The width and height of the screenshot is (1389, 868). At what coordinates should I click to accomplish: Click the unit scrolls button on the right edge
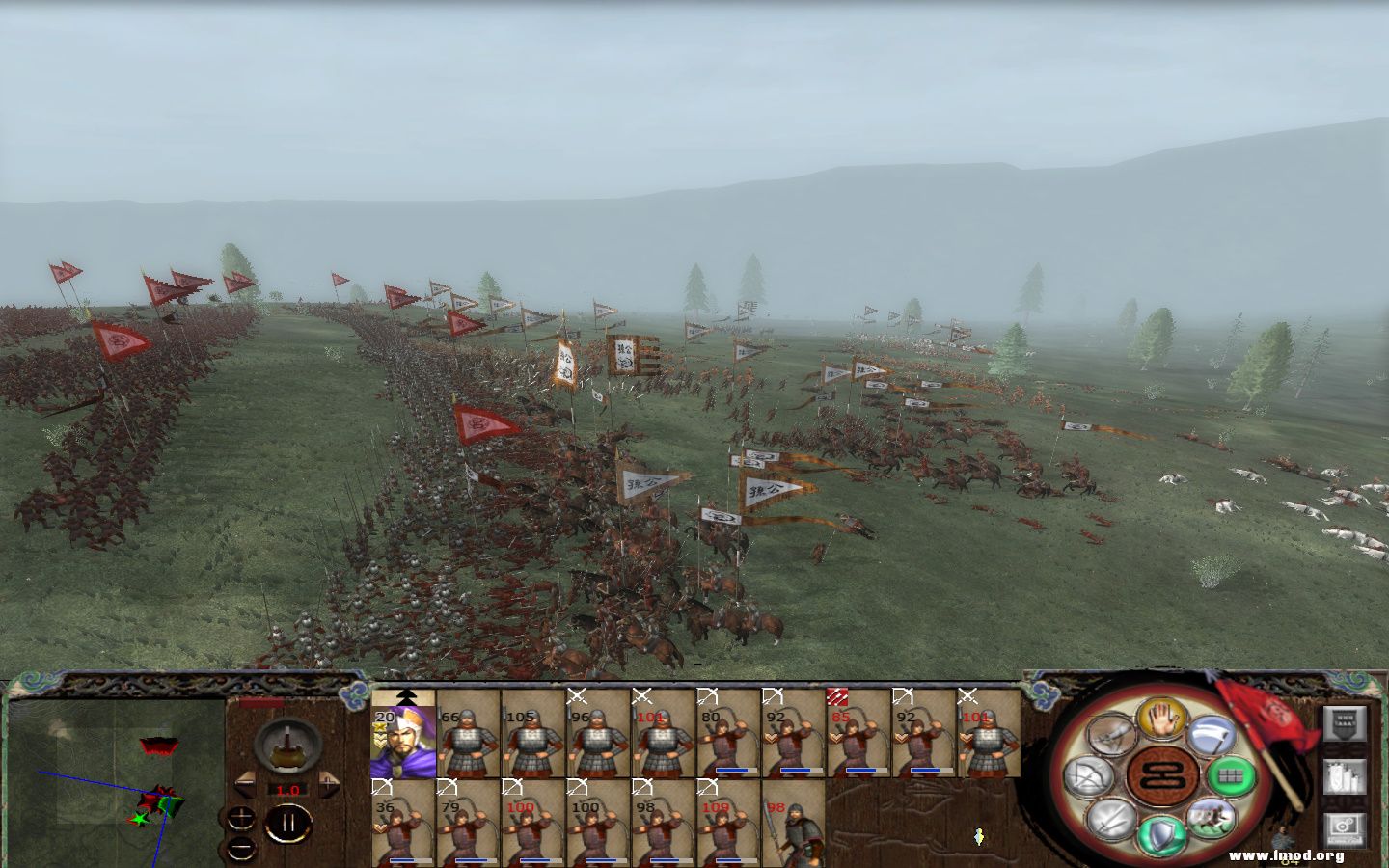(x=1345, y=777)
